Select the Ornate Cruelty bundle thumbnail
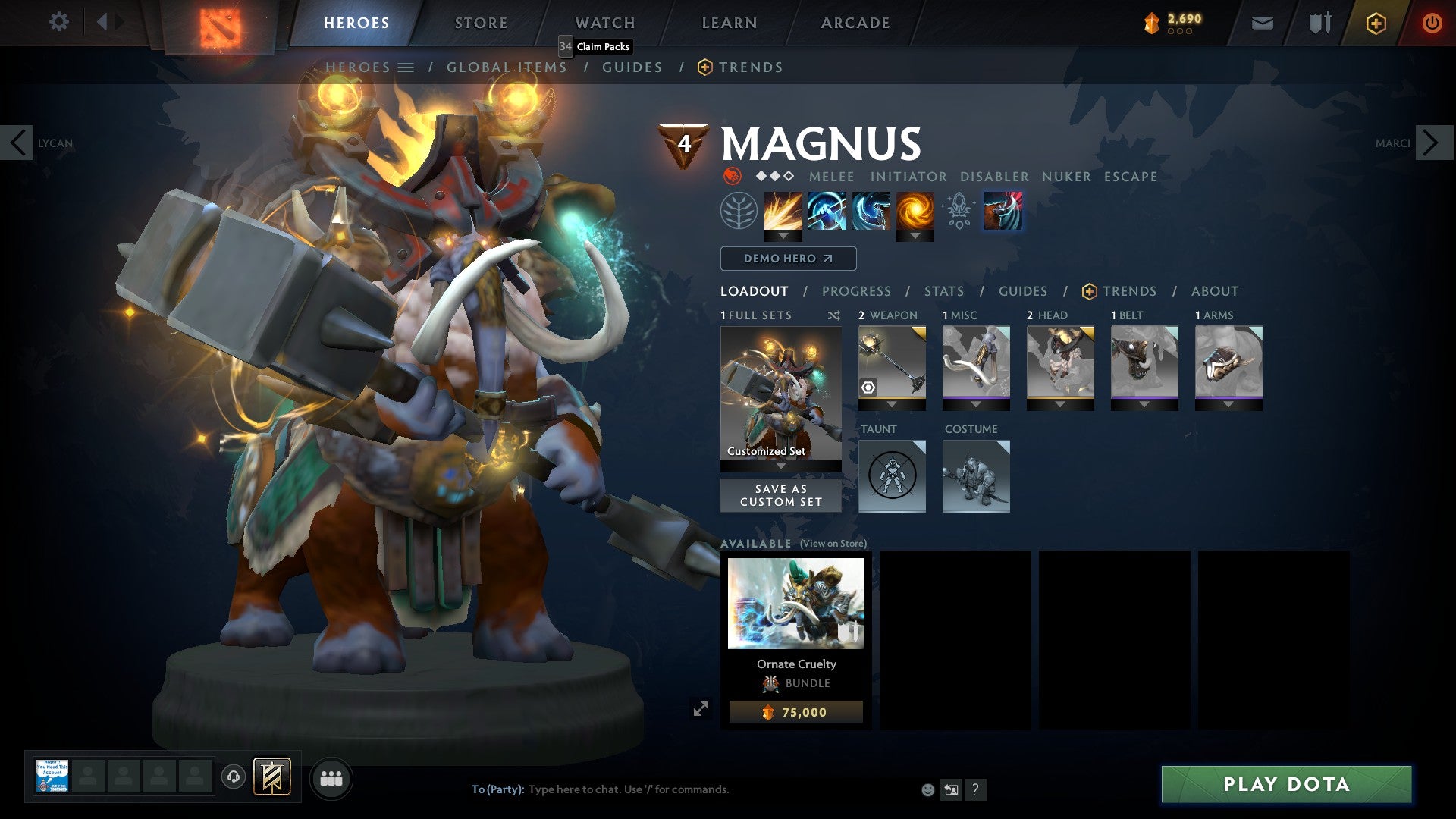The width and height of the screenshot is (1456, 819). (795, 603)
